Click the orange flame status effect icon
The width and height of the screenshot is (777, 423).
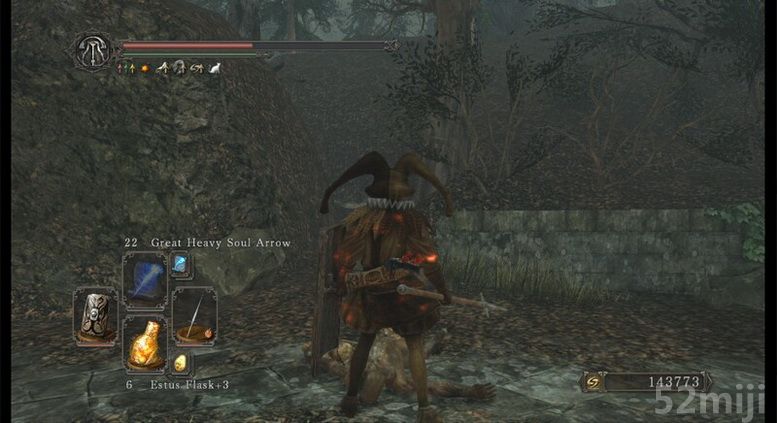[145, 68]
